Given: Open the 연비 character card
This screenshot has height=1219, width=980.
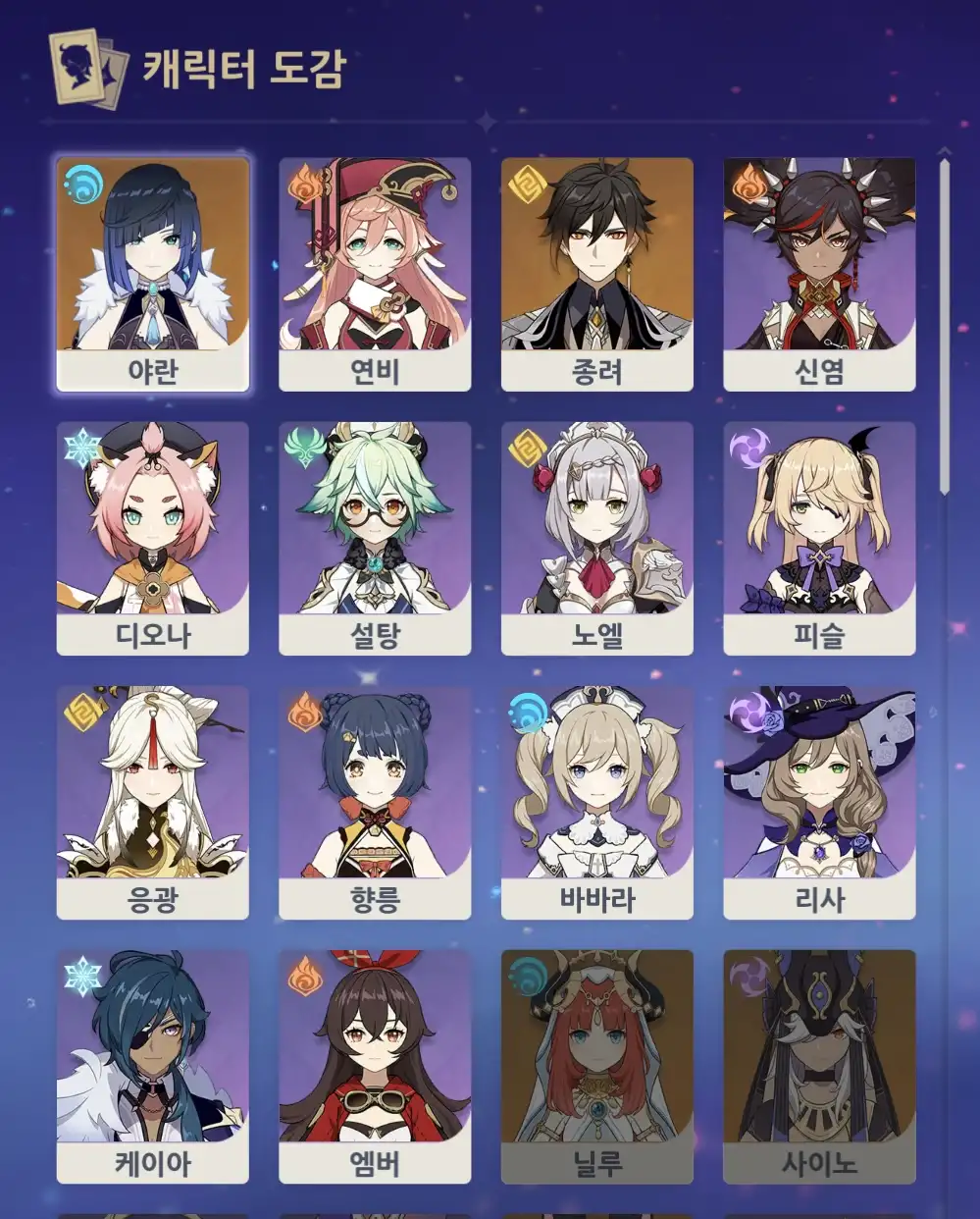Looking at the screenshot, I should coord(375,274).
